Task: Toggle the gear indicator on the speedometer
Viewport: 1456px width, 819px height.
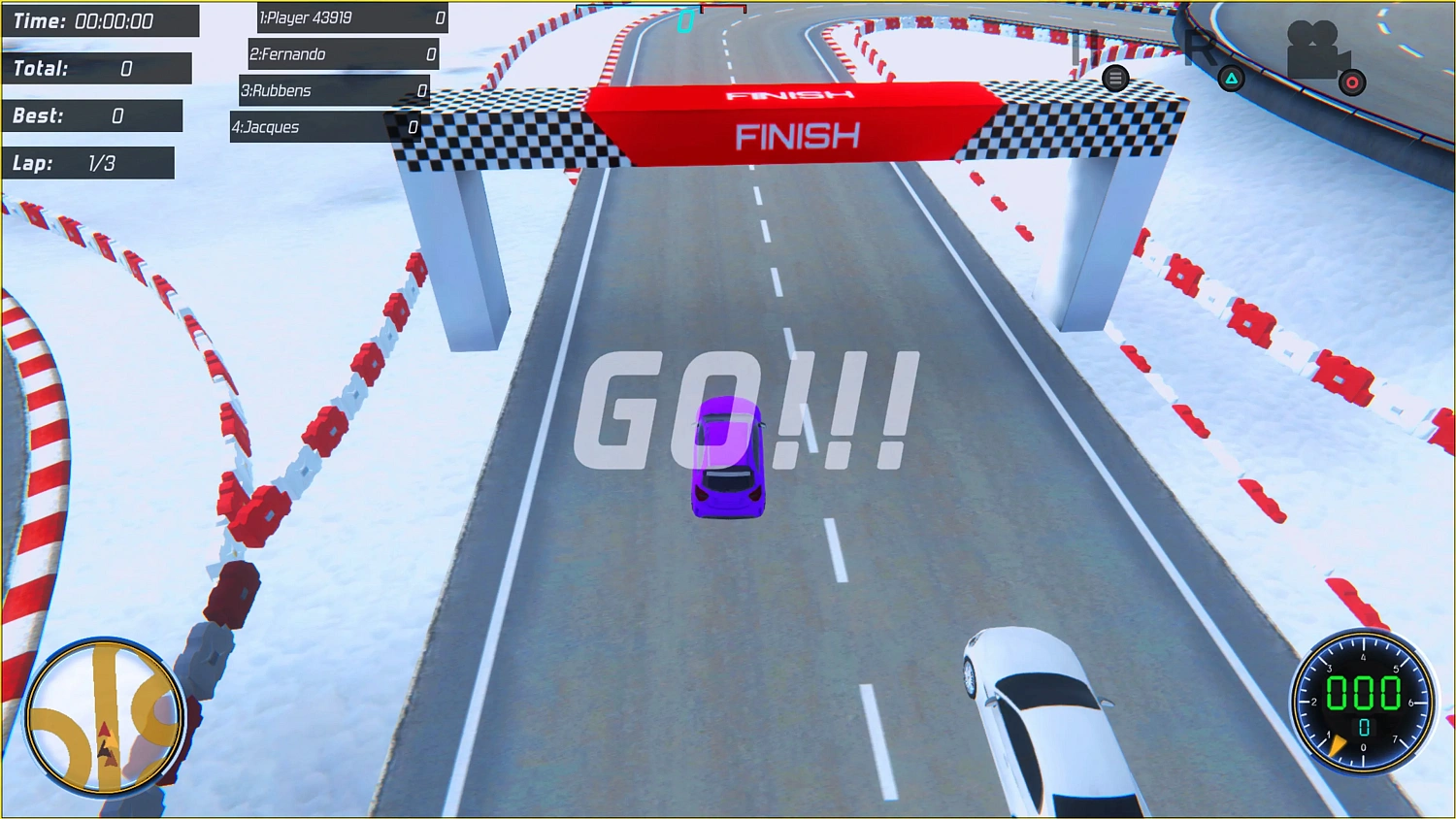Action: 1364,726
